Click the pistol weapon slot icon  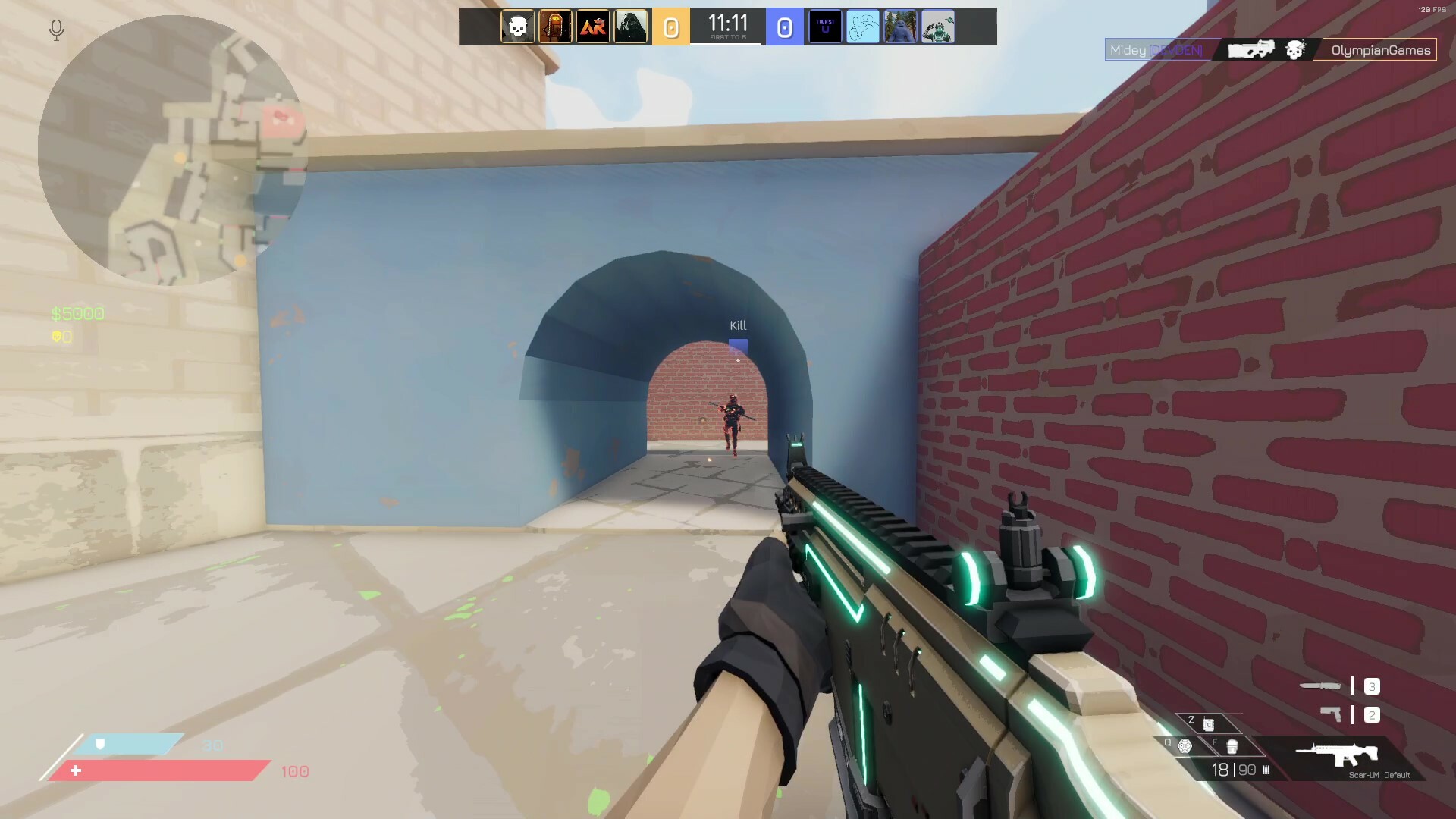point(1332,714)
